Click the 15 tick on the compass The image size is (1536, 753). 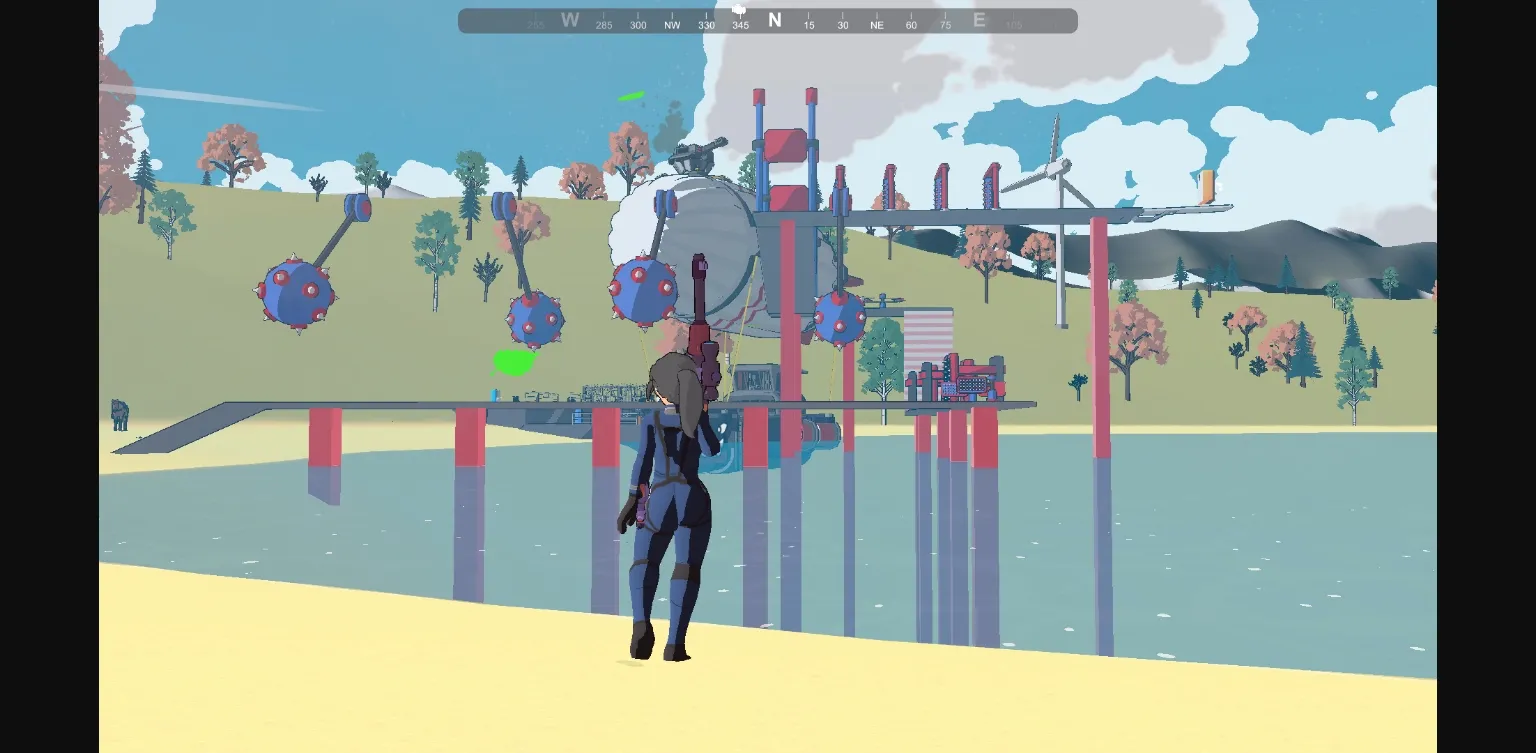(809, 24)
